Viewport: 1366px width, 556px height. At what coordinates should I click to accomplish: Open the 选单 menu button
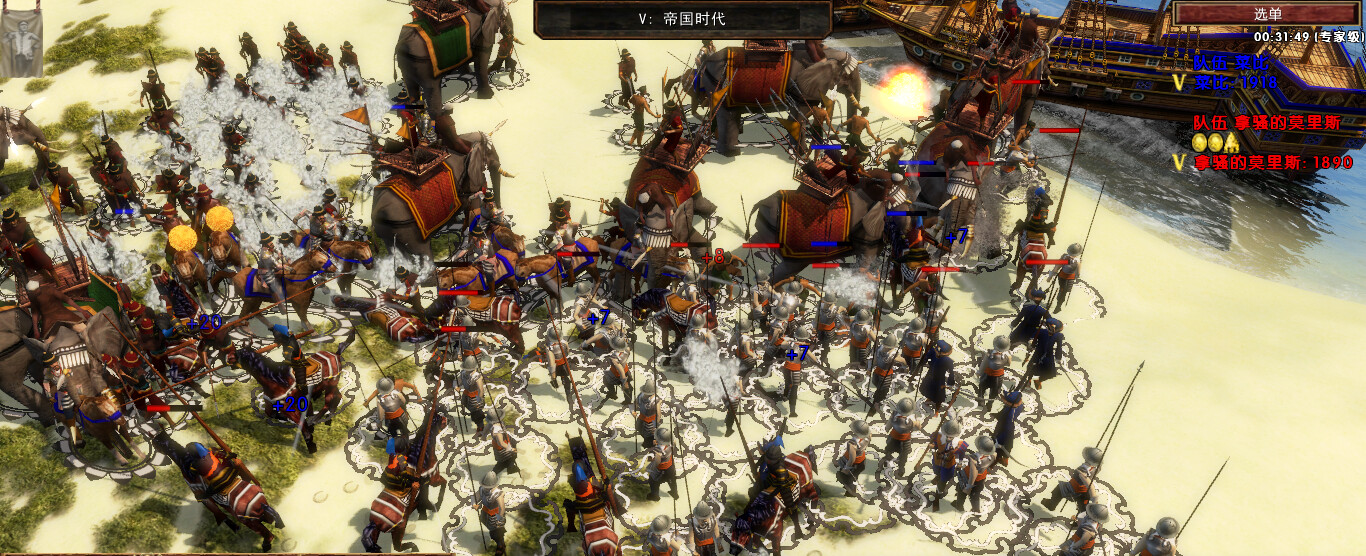tap(1267, 14)
